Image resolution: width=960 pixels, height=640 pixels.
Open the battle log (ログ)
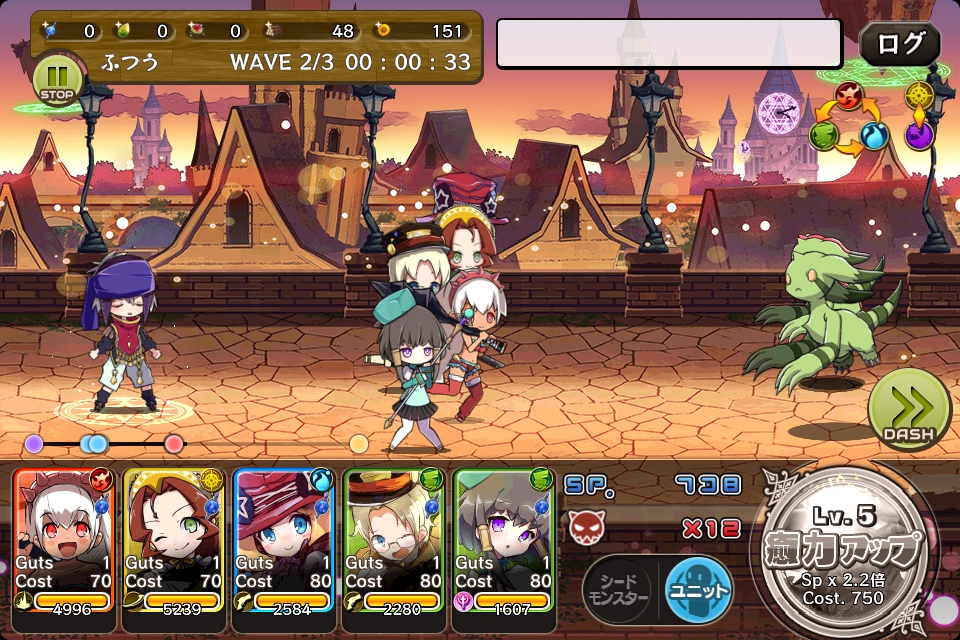899,44
